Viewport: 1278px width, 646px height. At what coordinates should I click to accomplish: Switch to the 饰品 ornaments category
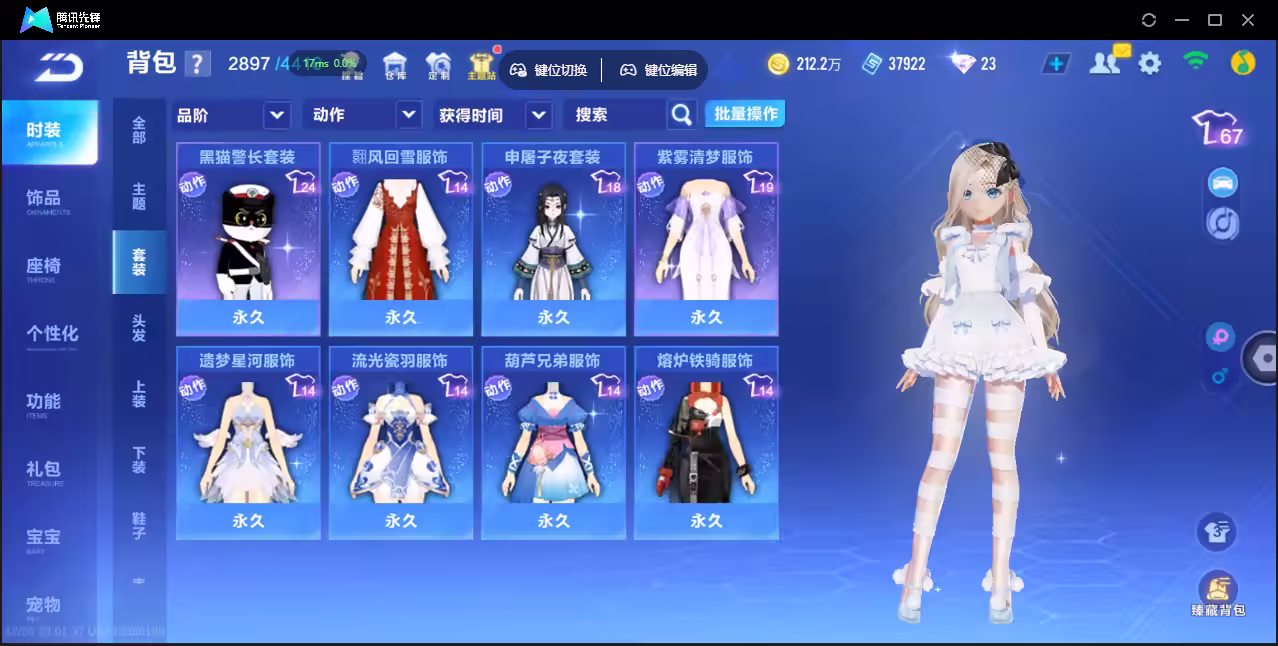(45, 199)
